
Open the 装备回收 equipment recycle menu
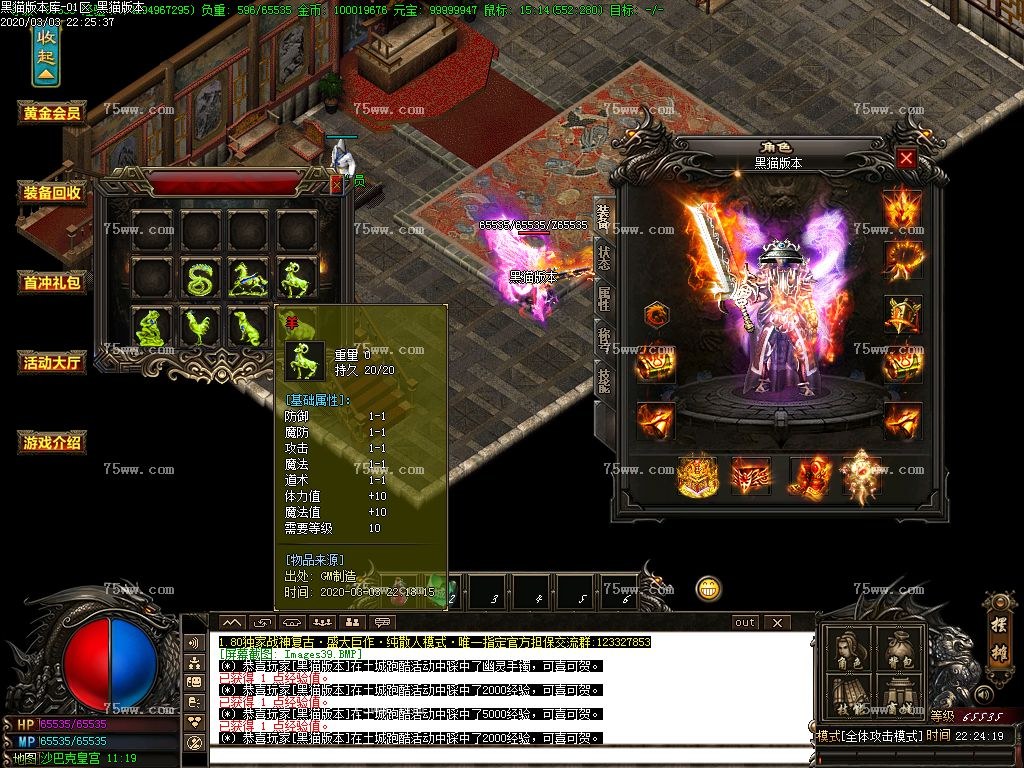point(52,193)
